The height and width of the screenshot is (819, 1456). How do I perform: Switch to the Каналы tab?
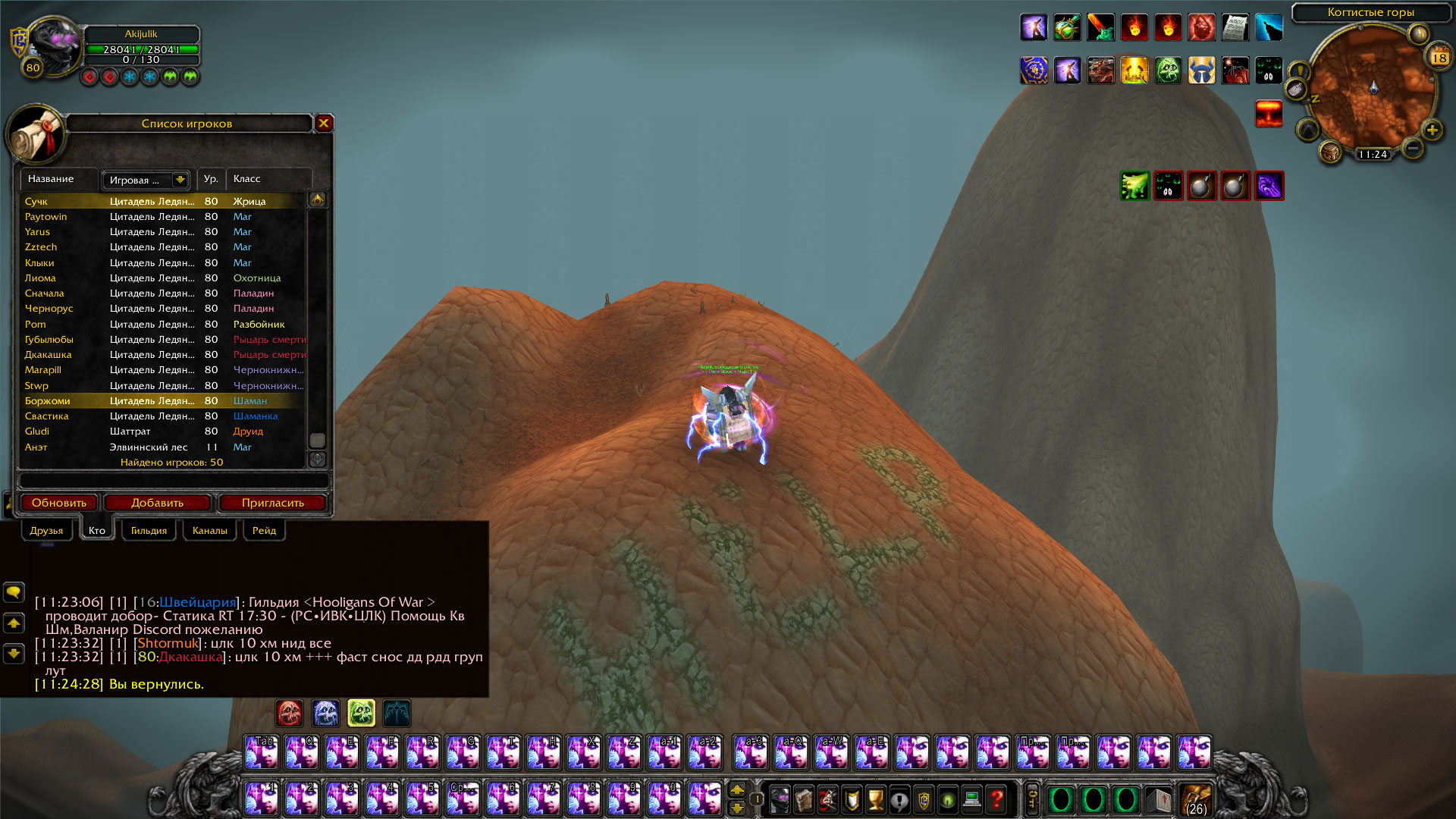pyautogui.click(x=210, y=531)
